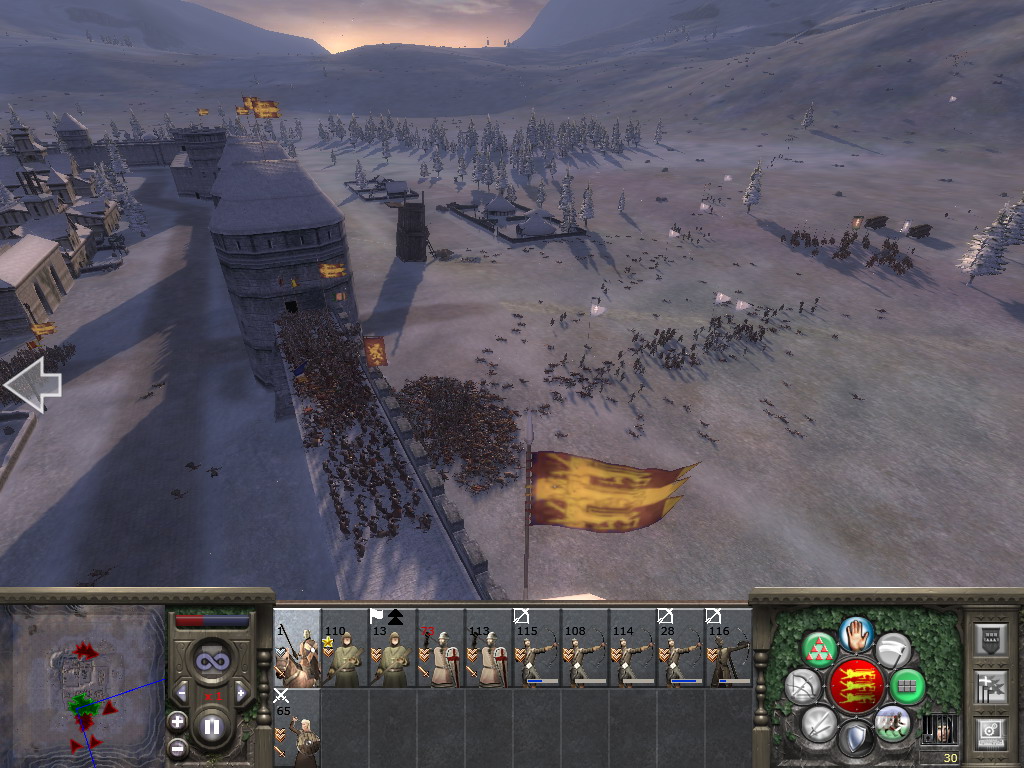Open the captured prisoners portrait button
Screen dimensions: 1024x768
(x=938, y=729)
